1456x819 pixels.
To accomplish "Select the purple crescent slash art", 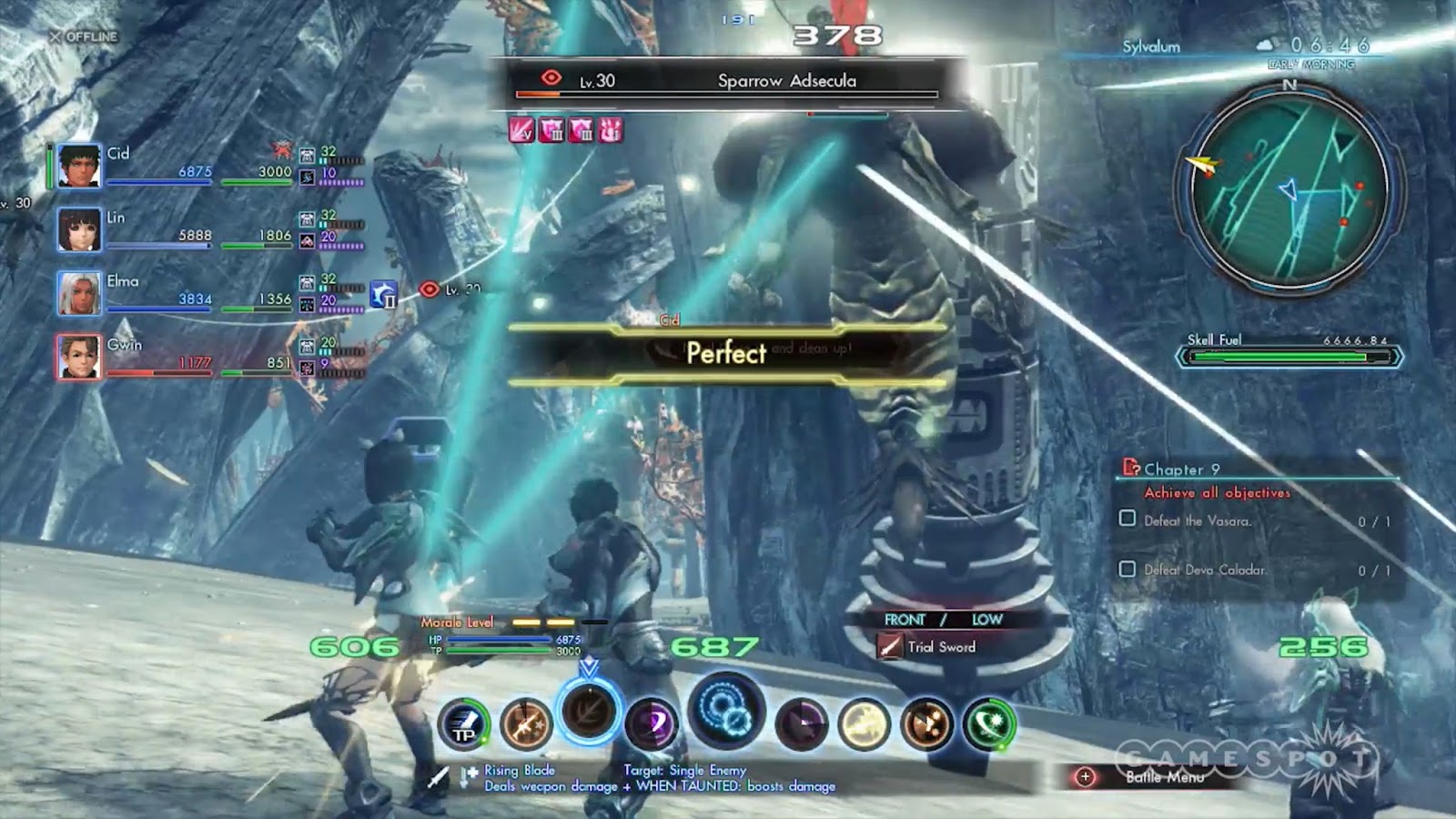I will [x=652, y=725].
